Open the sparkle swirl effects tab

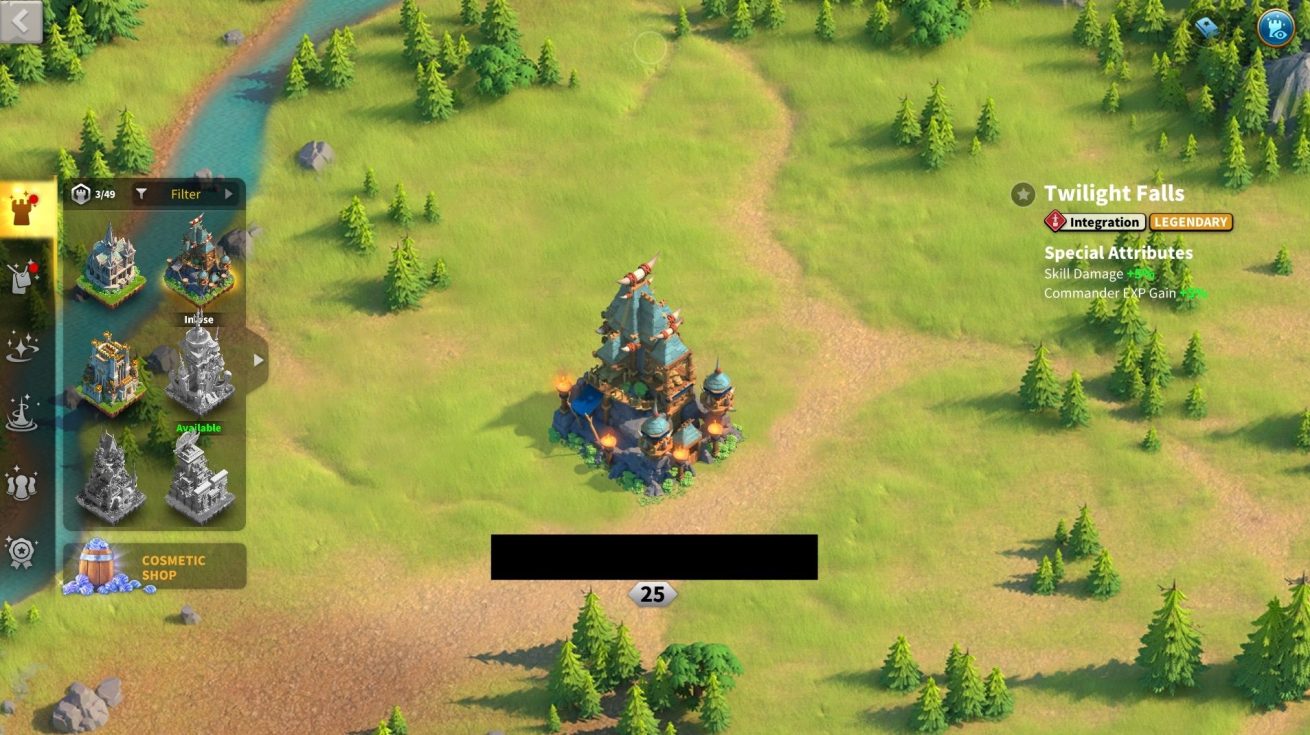point(22,346)
